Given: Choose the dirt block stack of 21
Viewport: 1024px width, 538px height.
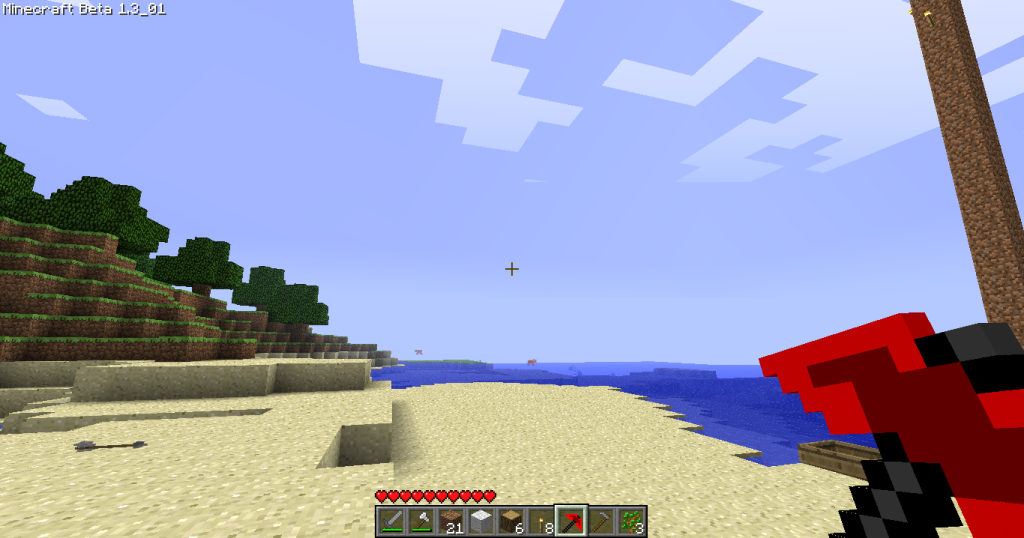Looking at the screenshot, I should (x=451, y=521).
